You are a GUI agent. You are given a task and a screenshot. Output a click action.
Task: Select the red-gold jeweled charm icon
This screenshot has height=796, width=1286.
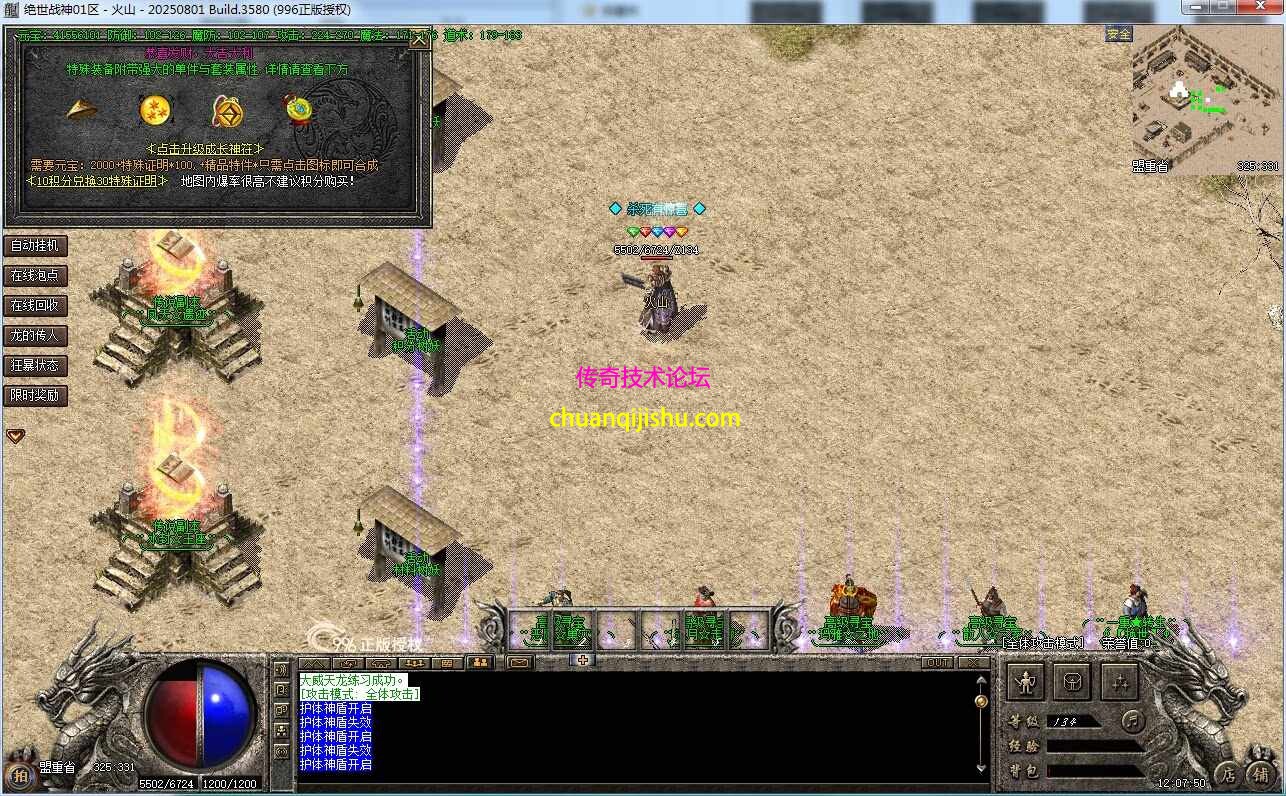[297, 109]
